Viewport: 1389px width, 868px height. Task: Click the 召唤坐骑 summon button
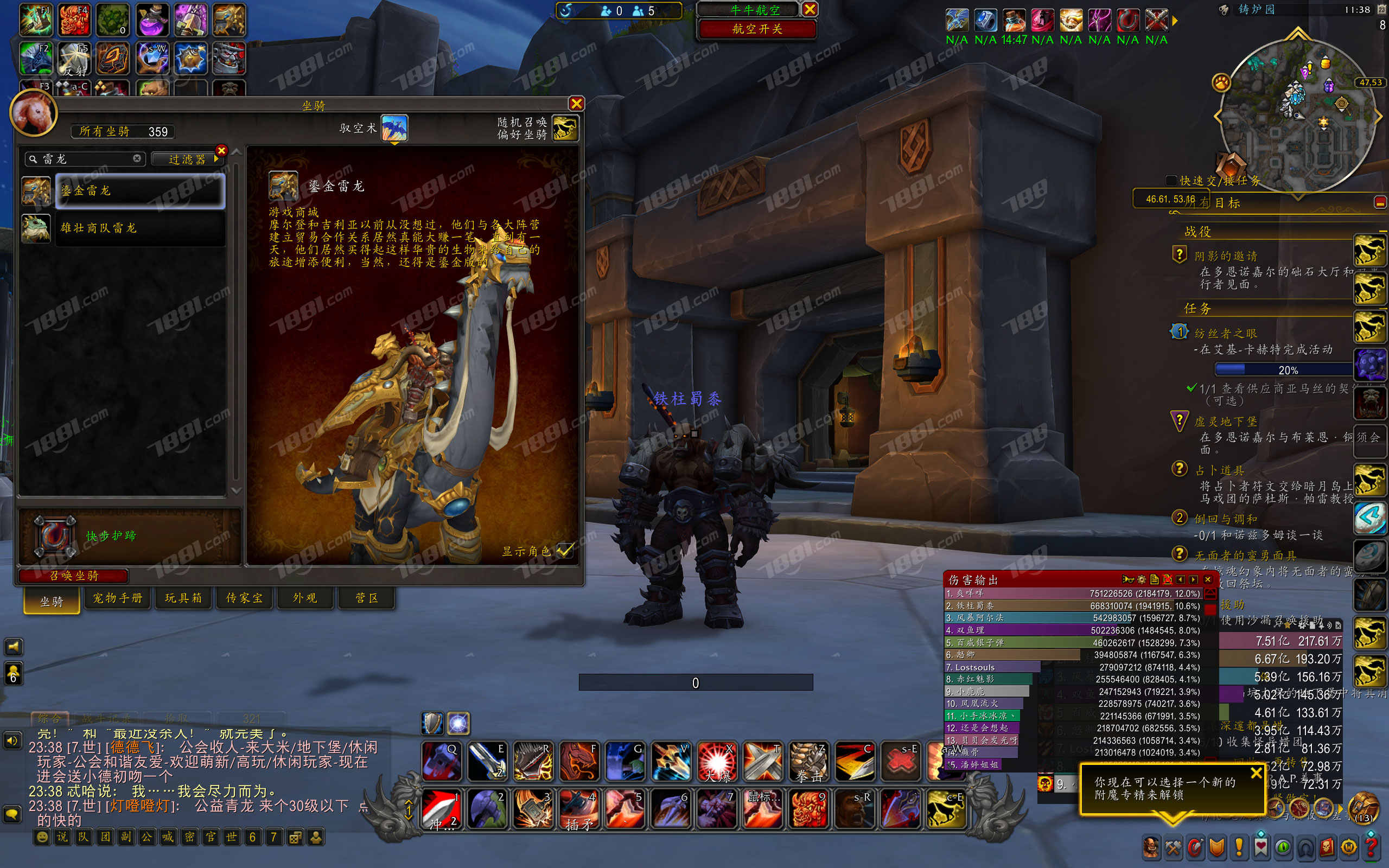(x=73, y=575)
